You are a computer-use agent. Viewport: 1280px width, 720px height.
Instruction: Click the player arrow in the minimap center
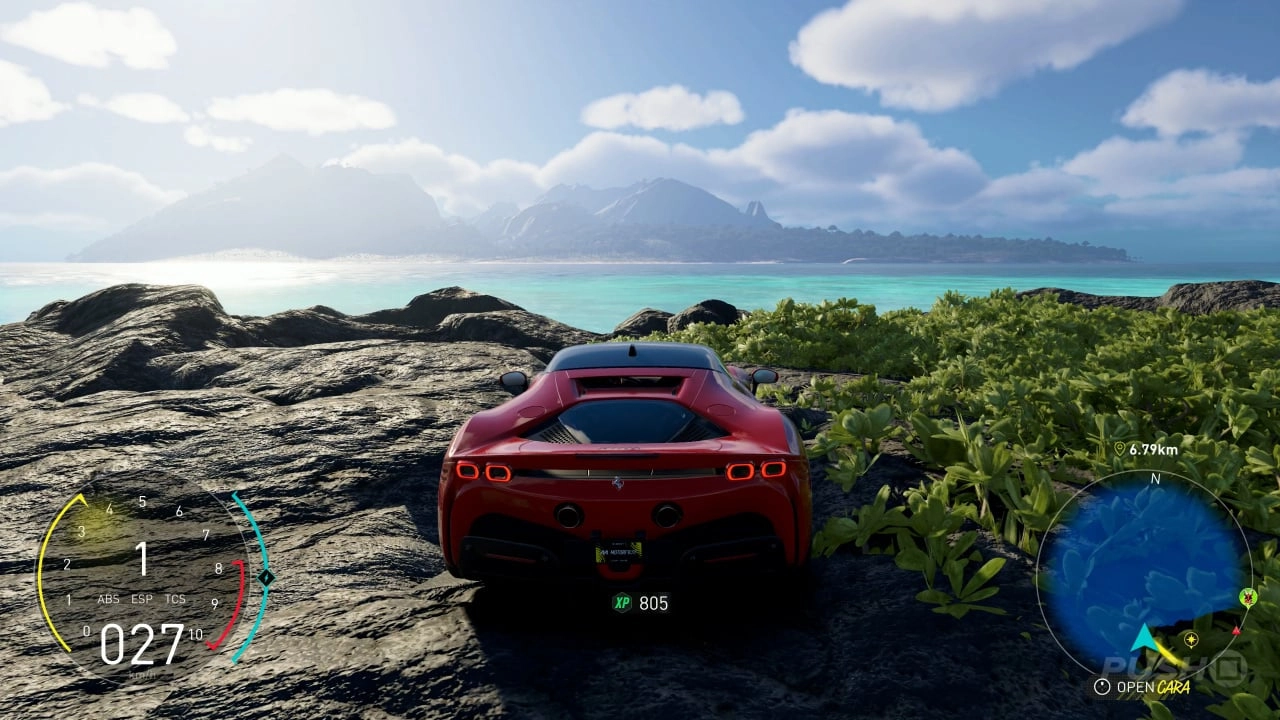(x=1144, y=638)
